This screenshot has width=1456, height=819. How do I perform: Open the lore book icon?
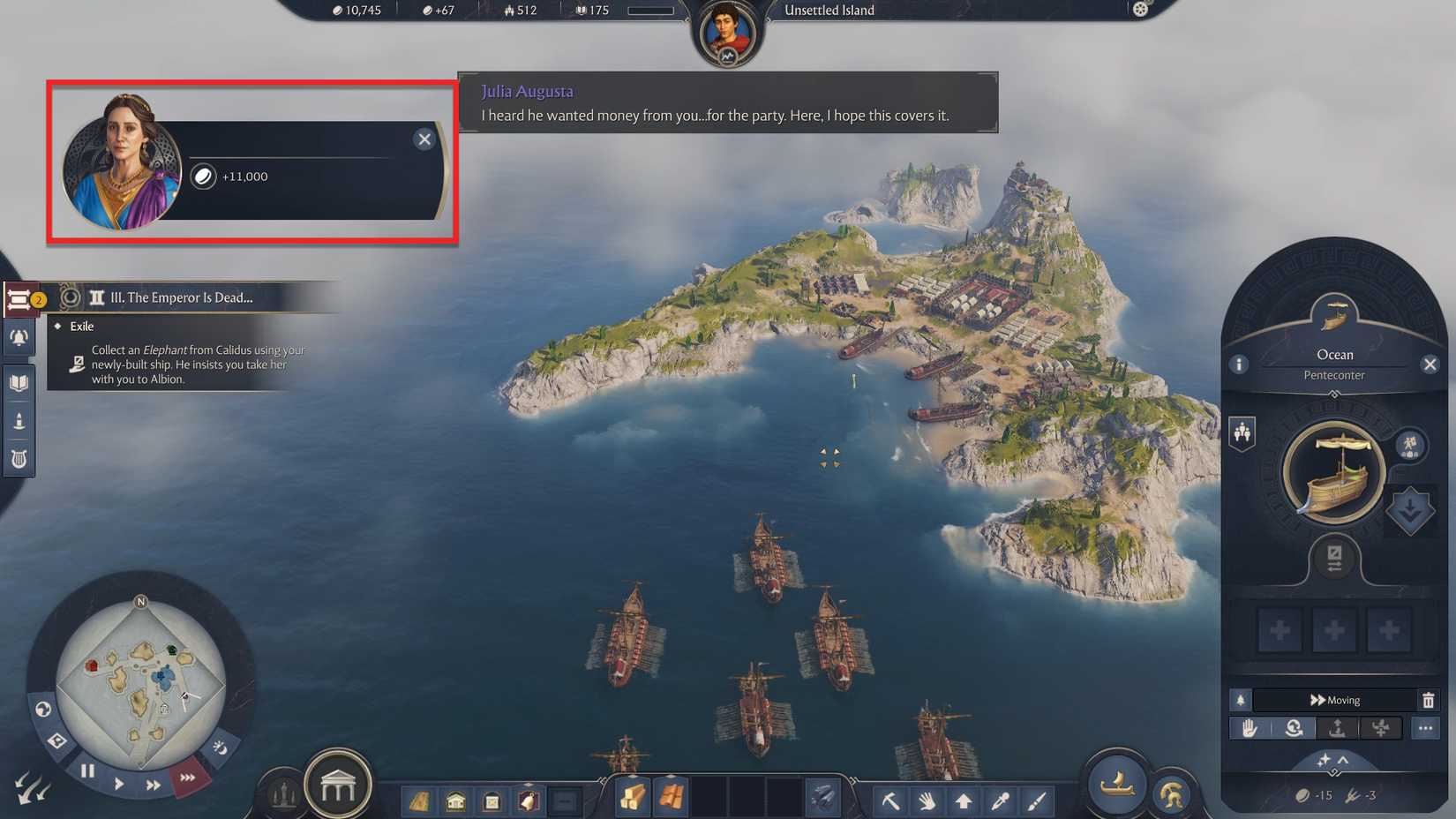point(19,382)
